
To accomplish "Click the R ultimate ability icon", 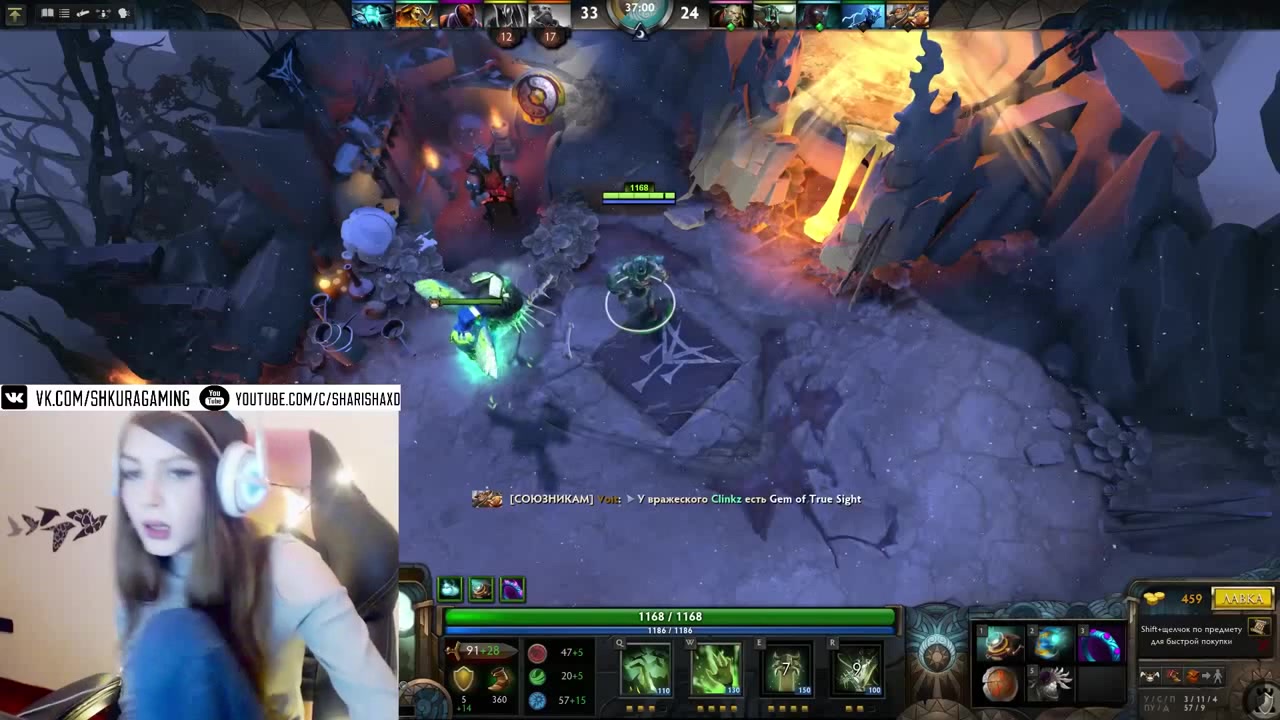I will [x=857, y=668].
